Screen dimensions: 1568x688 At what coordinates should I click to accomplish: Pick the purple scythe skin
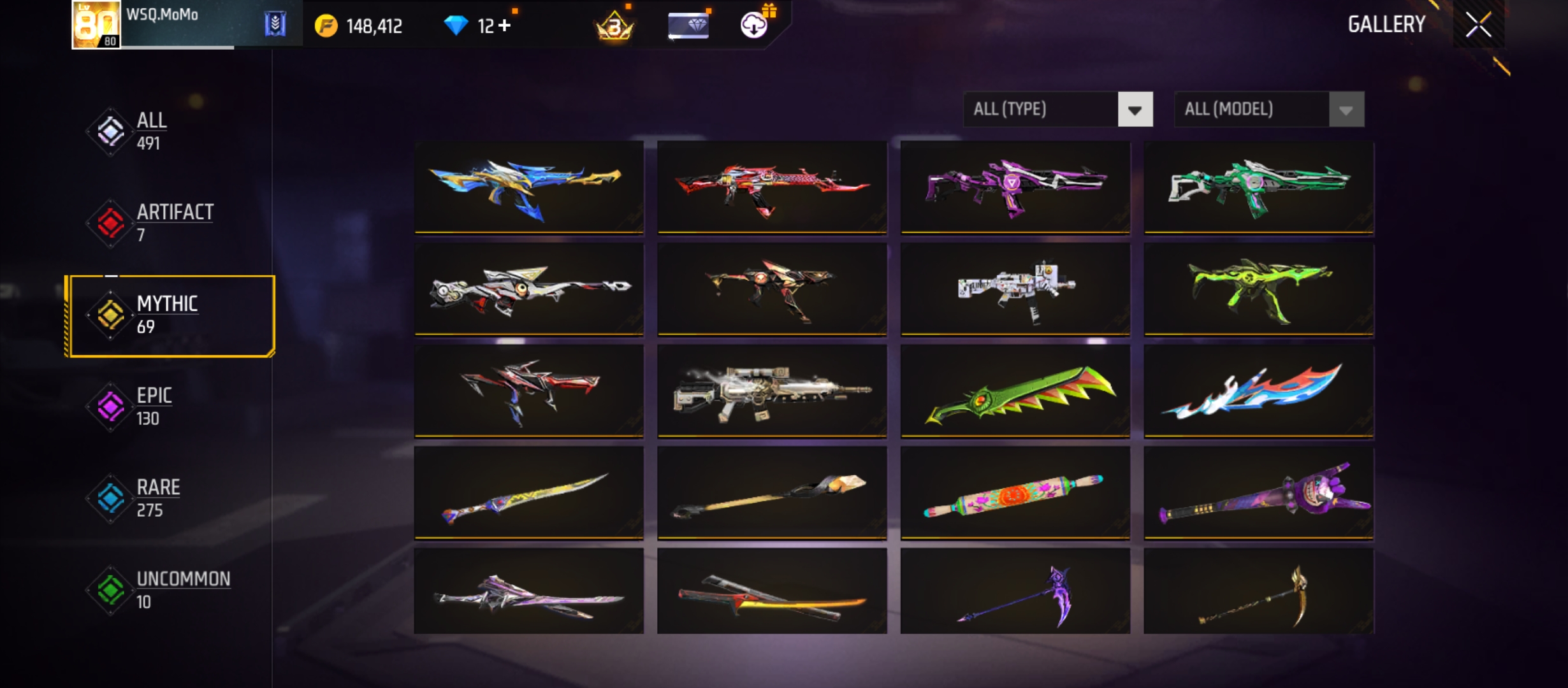coord(1015,592)
